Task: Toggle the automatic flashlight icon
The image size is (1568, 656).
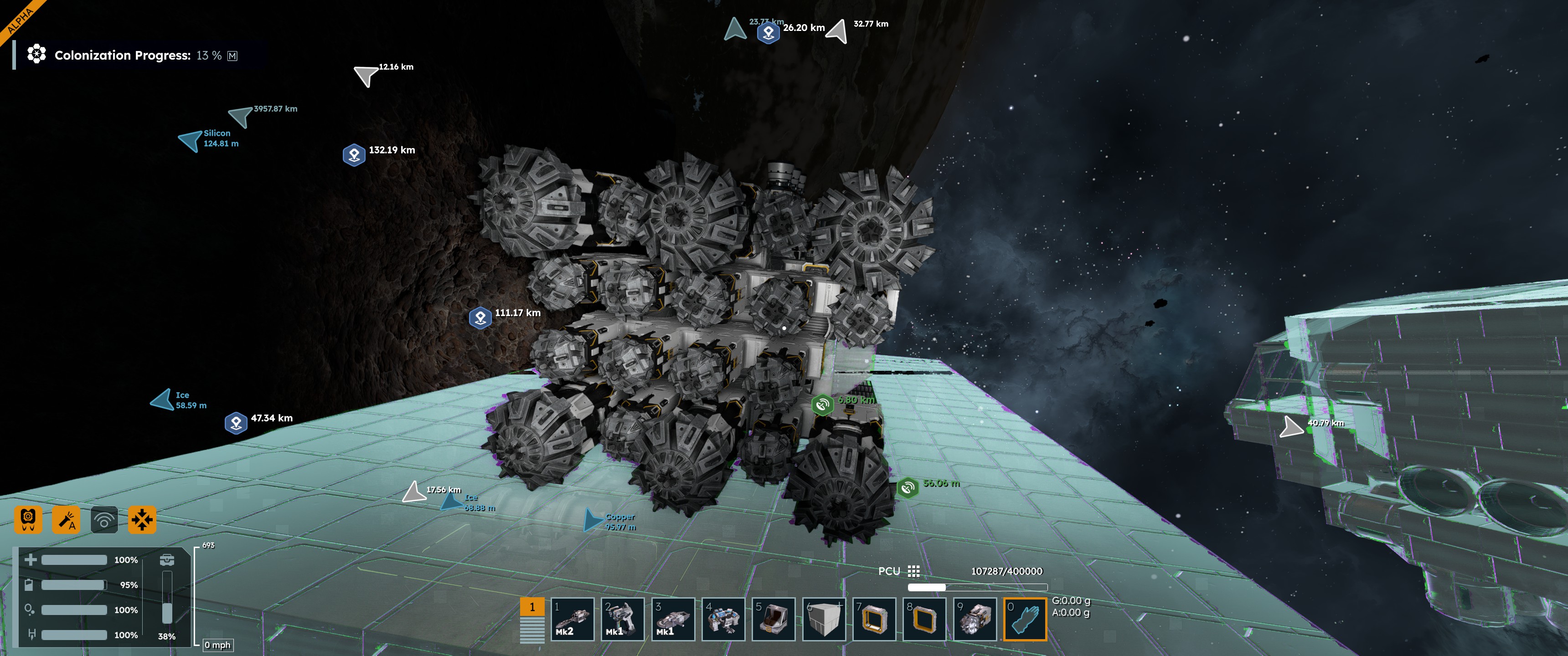Action: point(66,520)
